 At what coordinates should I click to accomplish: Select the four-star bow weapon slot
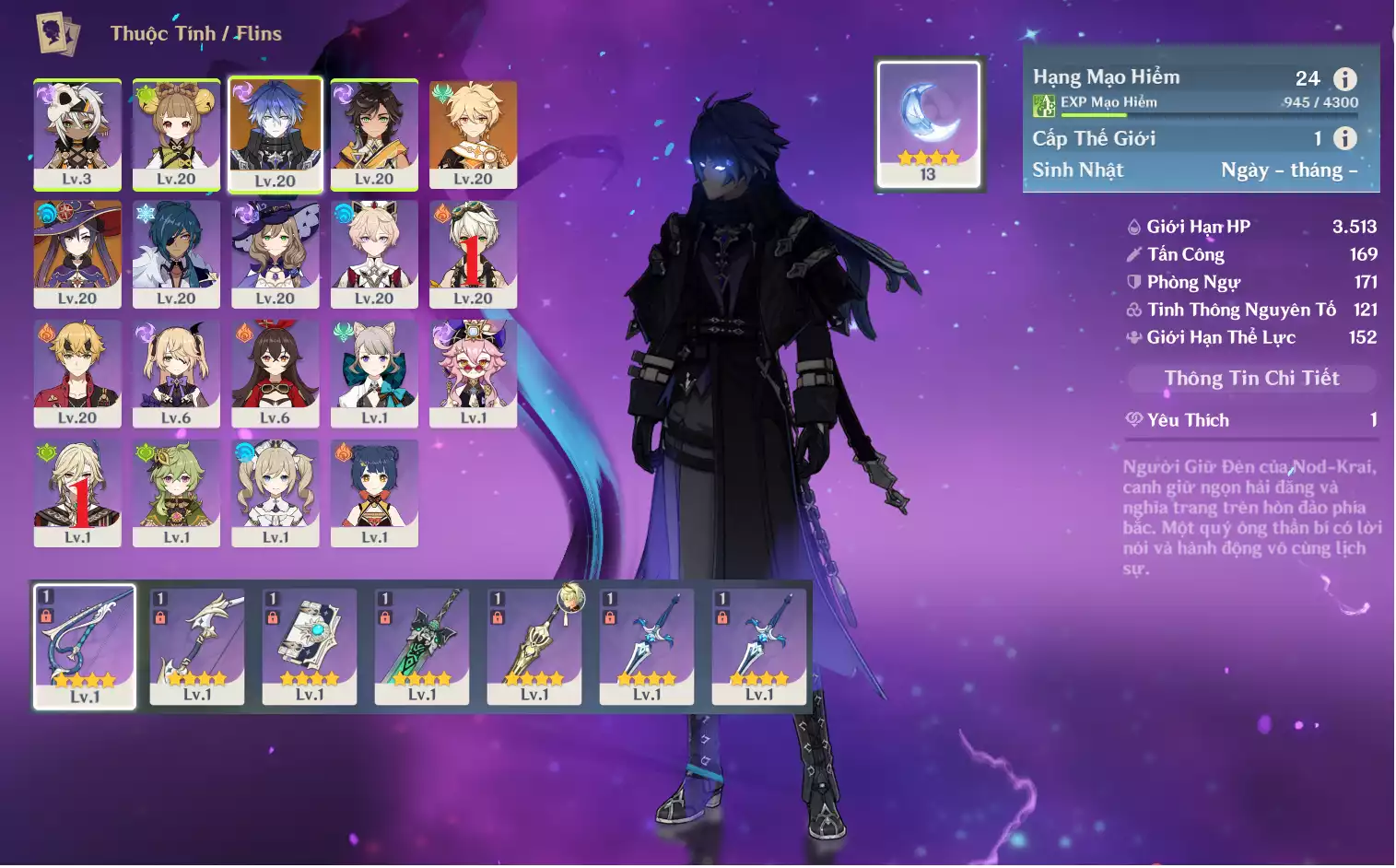85,646
